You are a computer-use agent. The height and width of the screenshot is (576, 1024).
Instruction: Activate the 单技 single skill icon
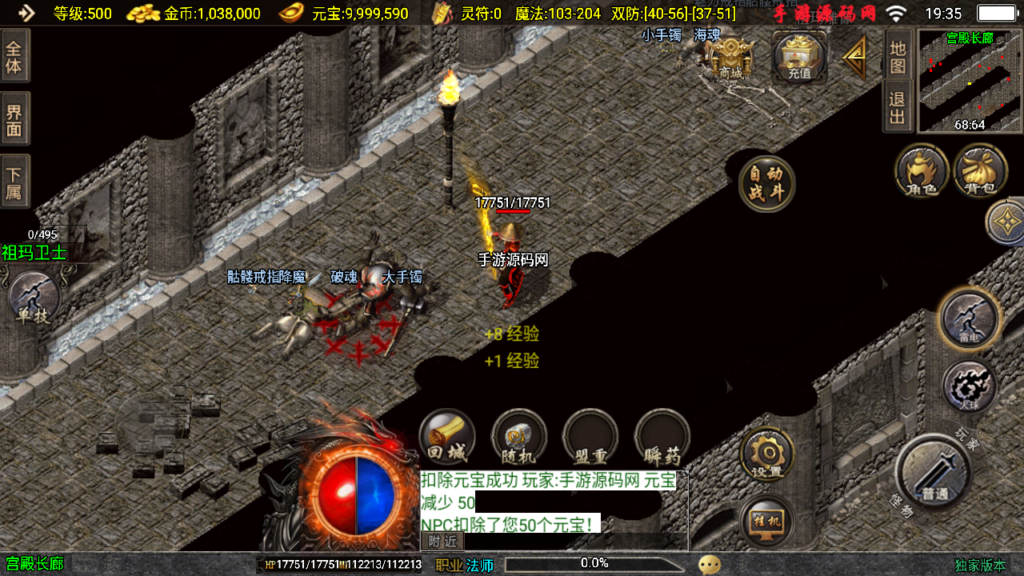[x=33, y=299]
